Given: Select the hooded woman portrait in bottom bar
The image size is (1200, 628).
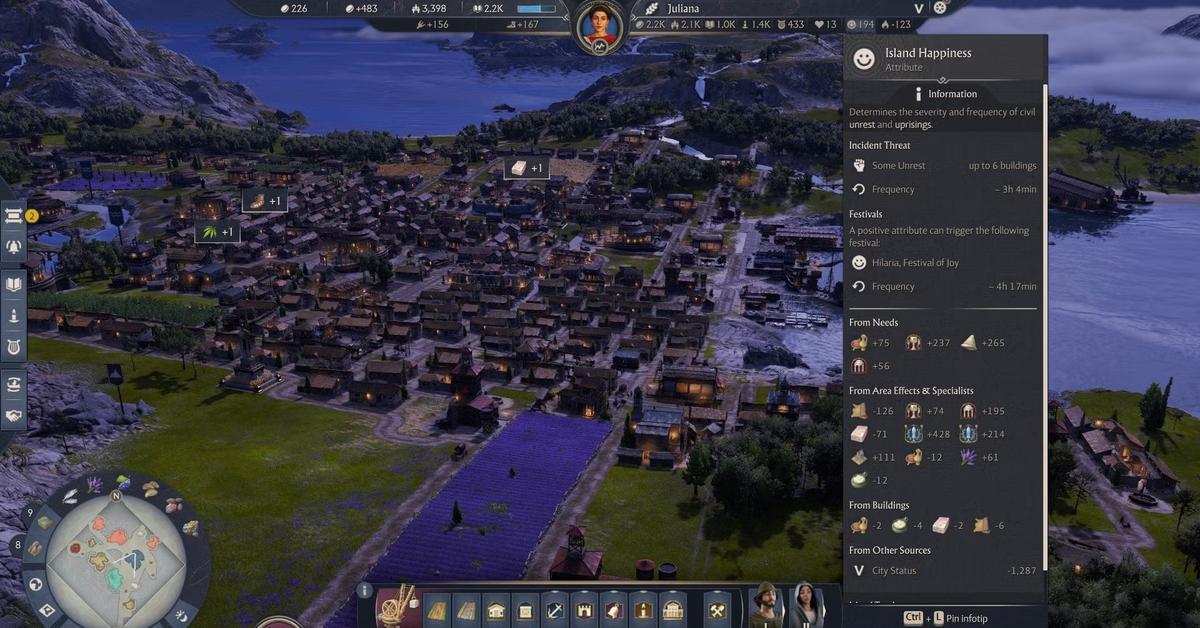Looking at the screenshot, I should [x=806, y=605].
